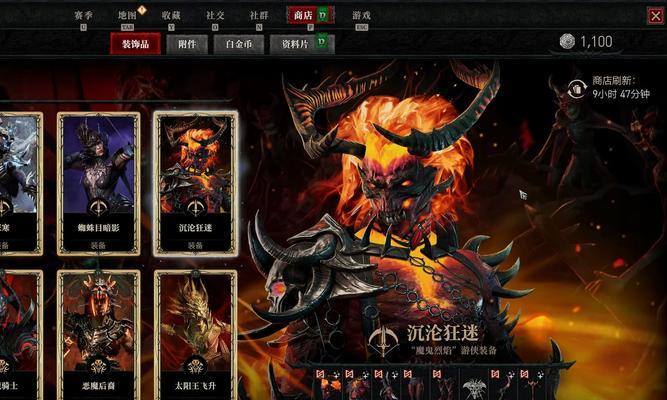
Task: Preview the winged sigil item in bundle contents
Action: (x=474, y=386)
